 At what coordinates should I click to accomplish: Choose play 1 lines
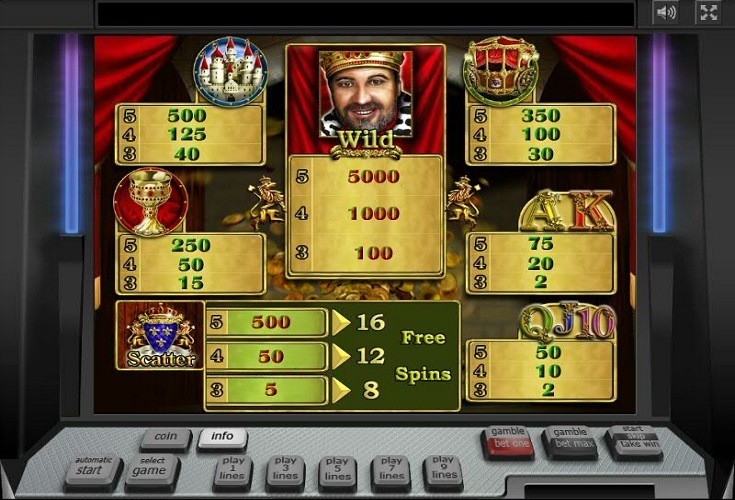(x=233, y=468)
